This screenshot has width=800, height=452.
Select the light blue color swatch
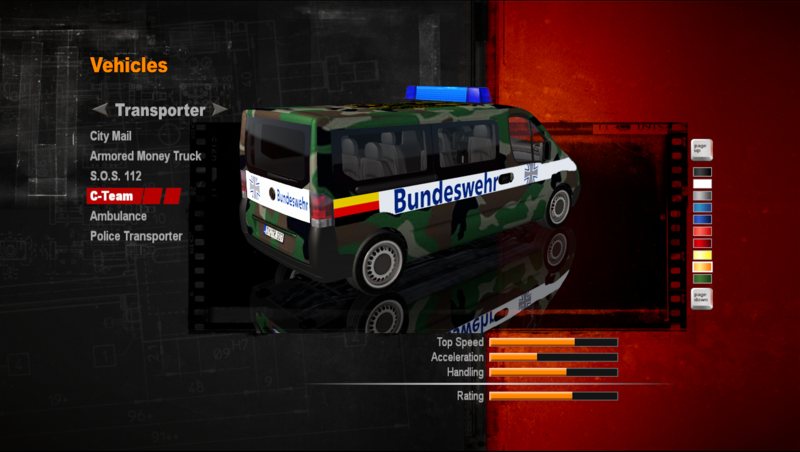pyautogui.click(x=701, y=208)
